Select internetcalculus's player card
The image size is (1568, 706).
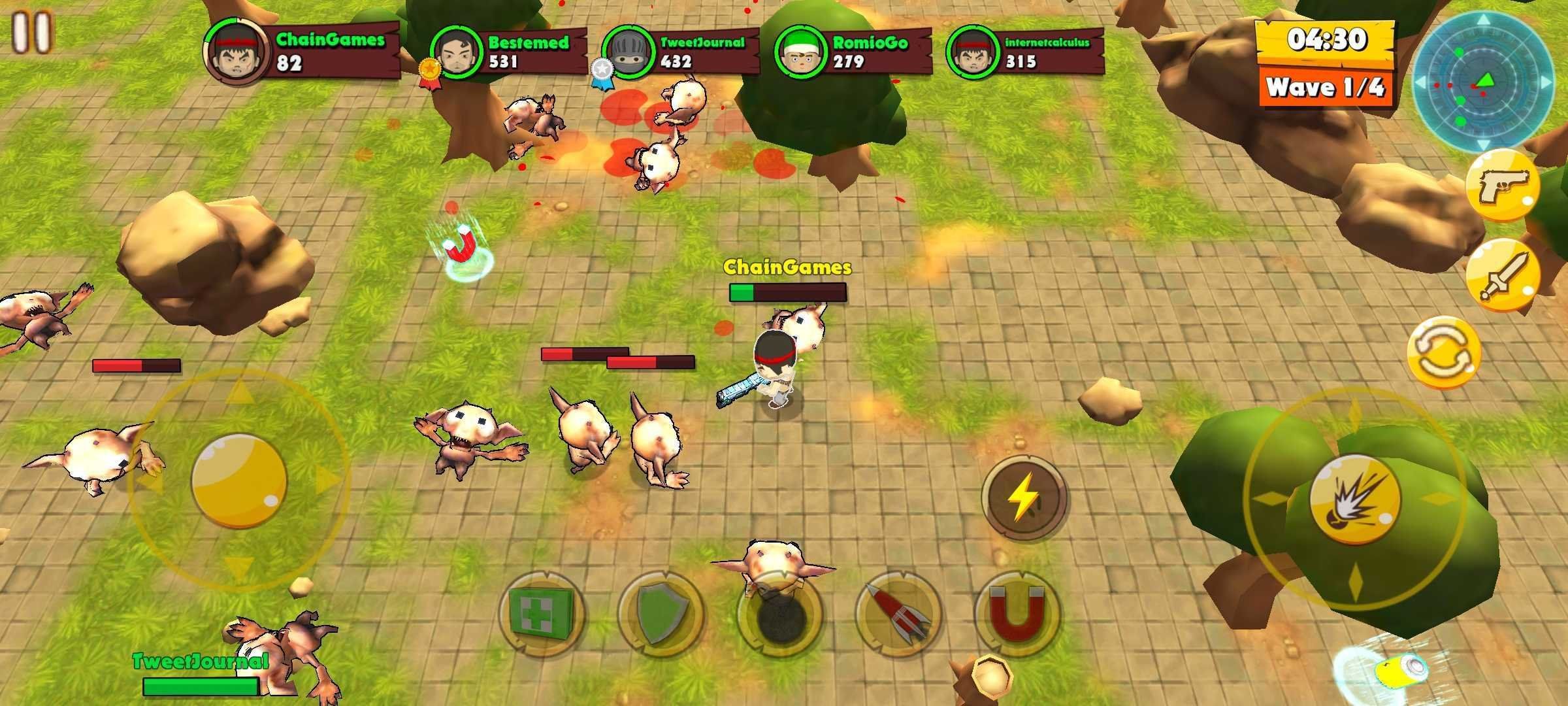tap(1024, 52)
